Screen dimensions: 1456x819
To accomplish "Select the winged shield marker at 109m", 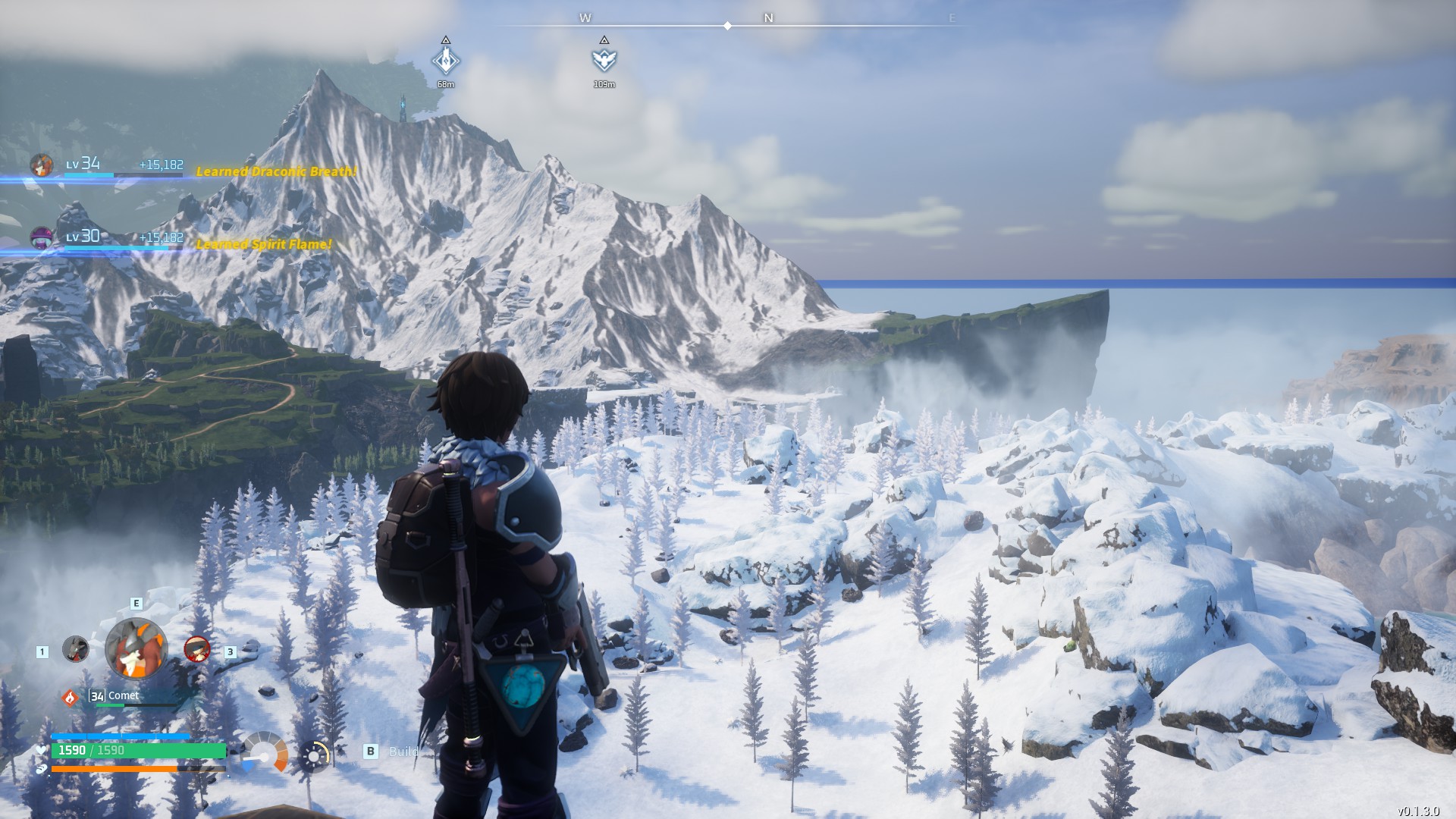I will click(x=604, y=60).
